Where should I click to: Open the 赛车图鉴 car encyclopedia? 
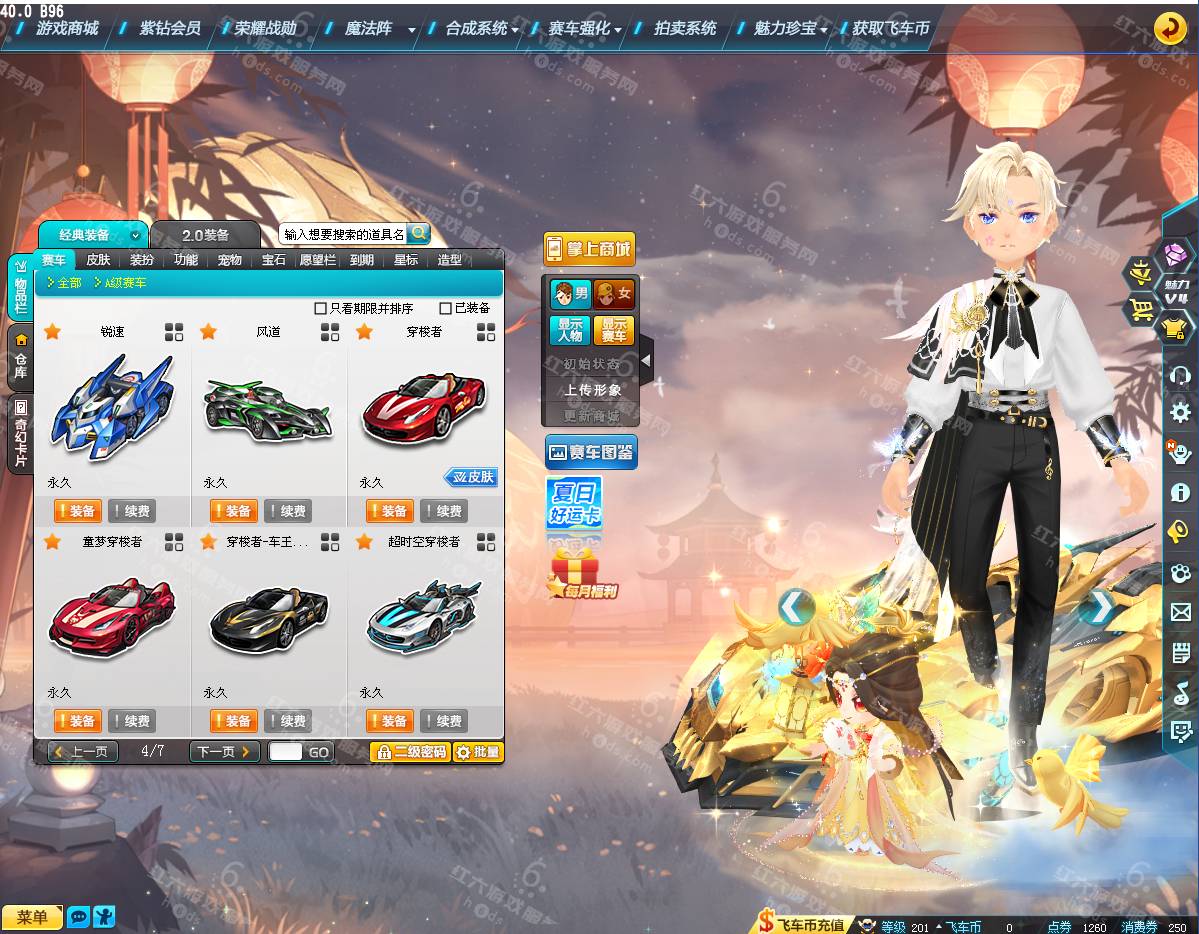pos(591,452)
